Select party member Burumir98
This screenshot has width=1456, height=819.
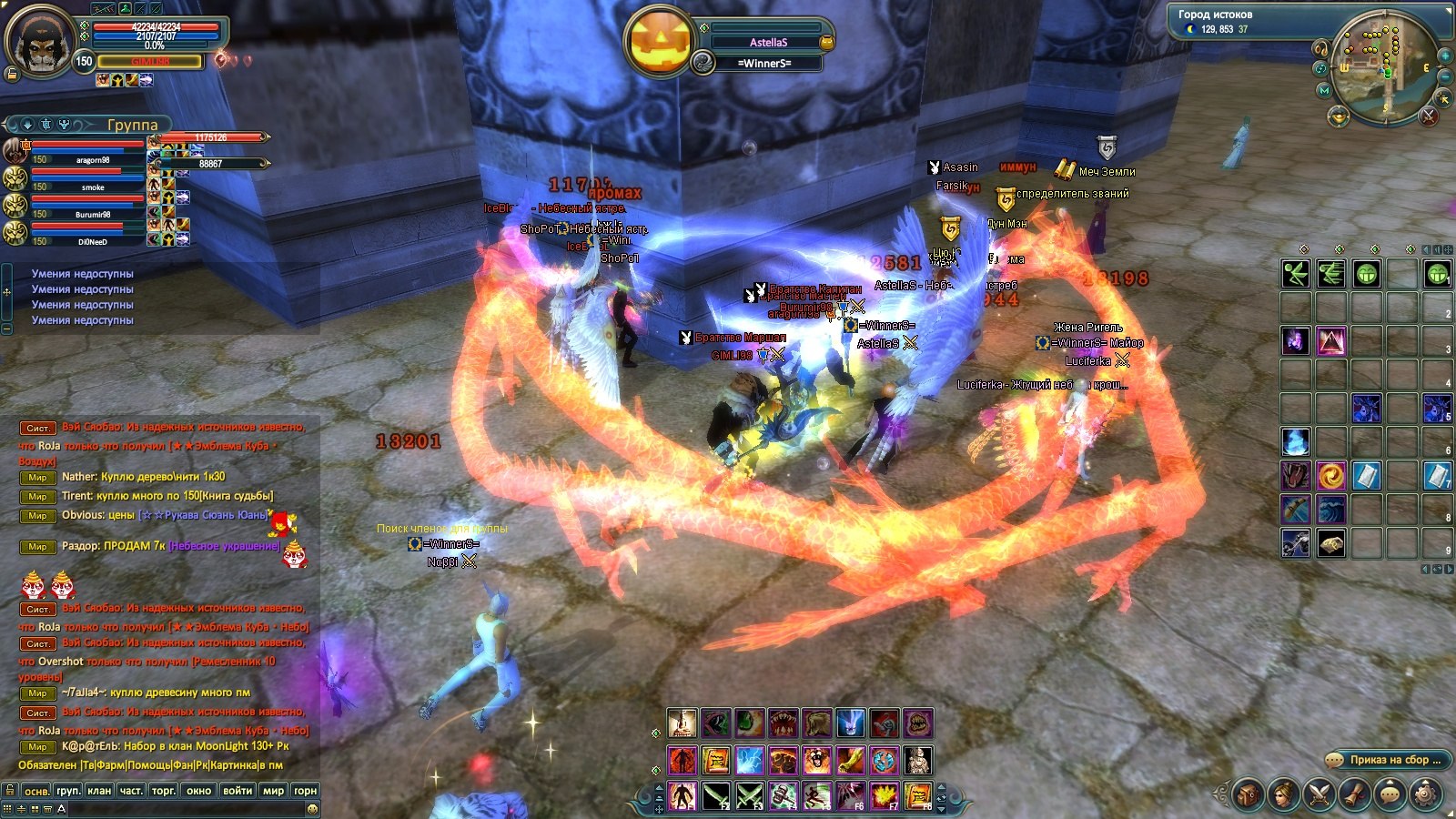point(91,214)
